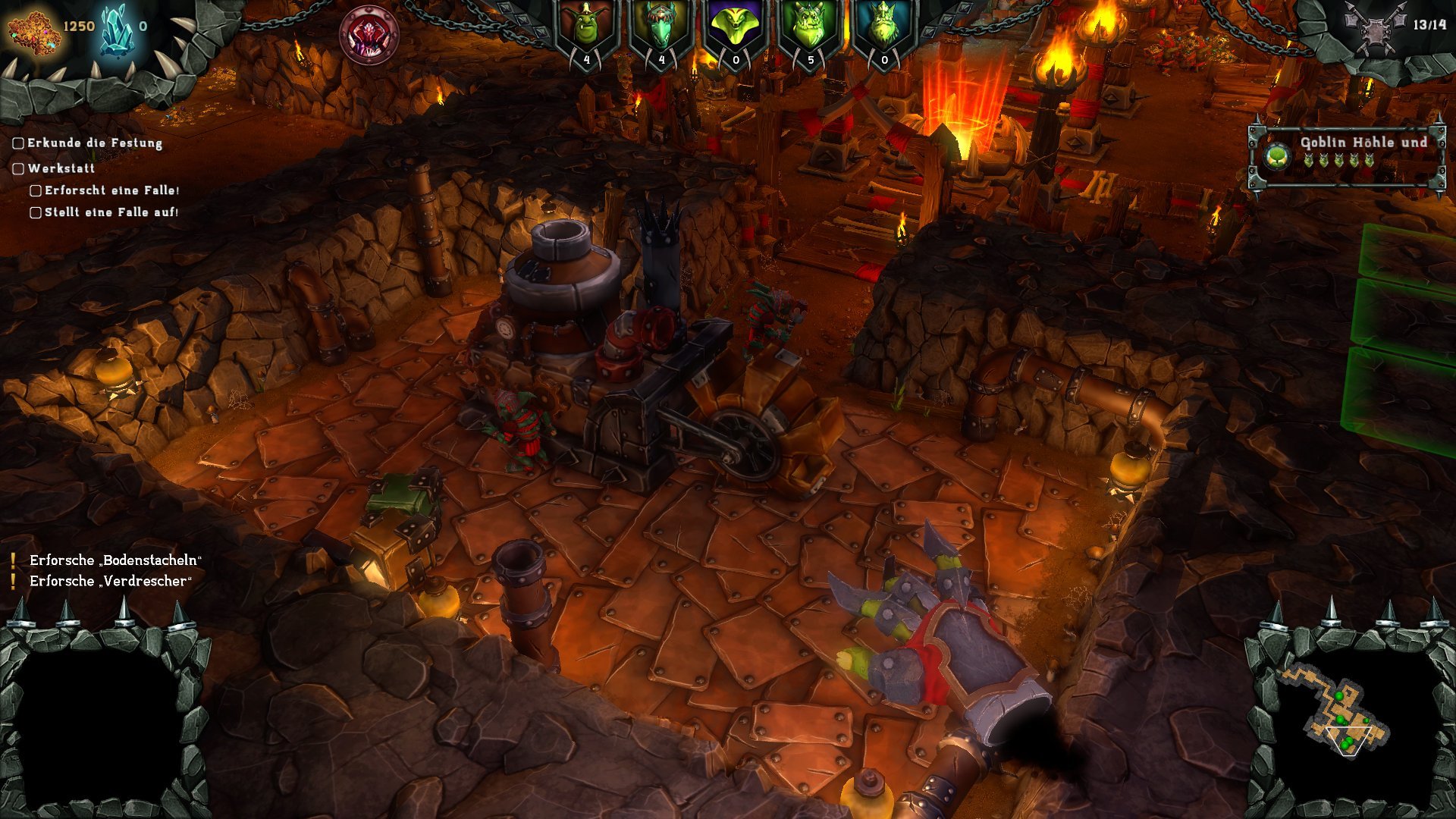Open the 'Erforsche Bodenstacheln' notification
Image resolution: width=1456 pixels, height=819 pixels.
click(115, 560)
